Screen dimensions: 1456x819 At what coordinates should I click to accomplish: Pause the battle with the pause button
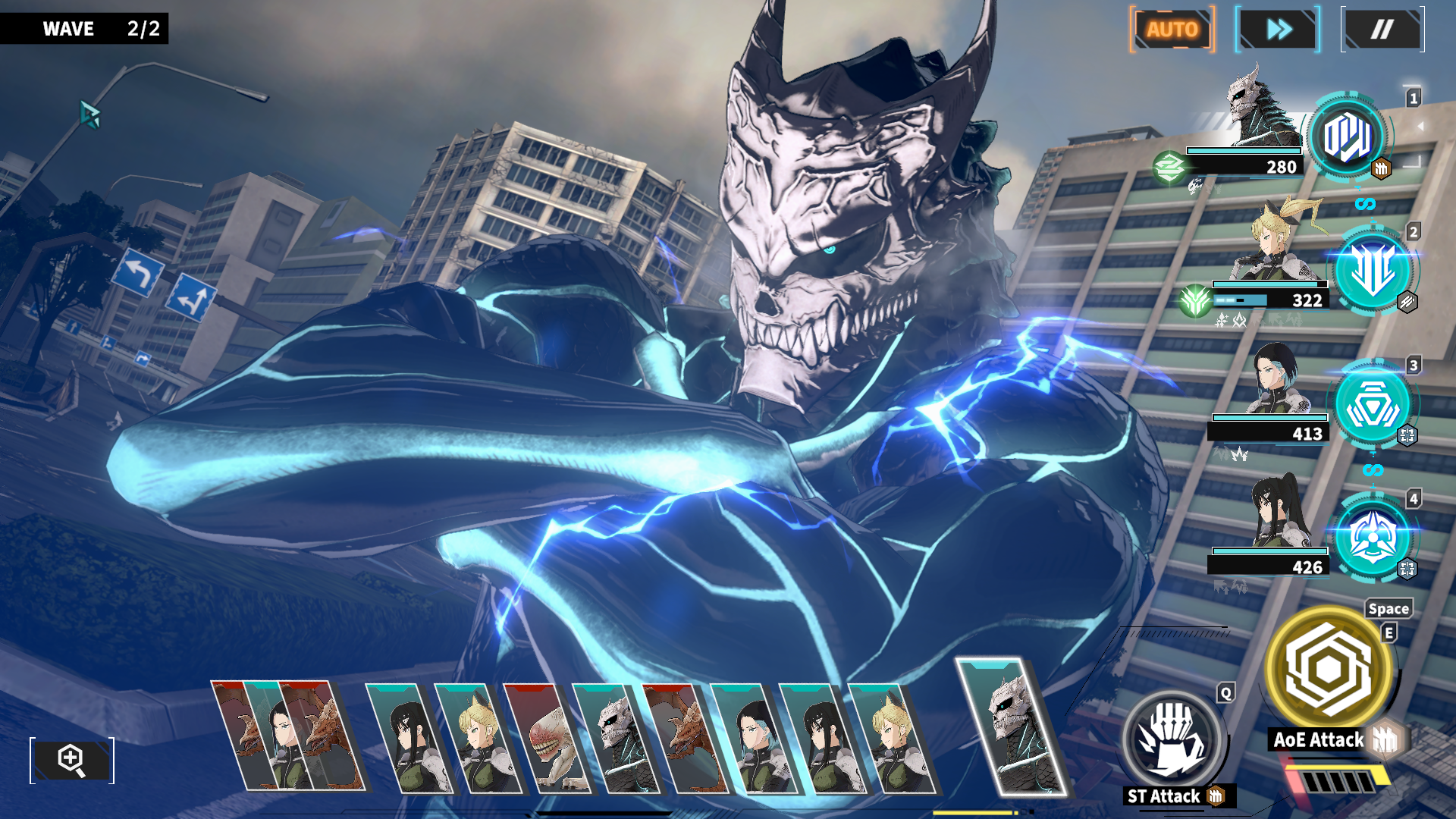pos(1382,30)
